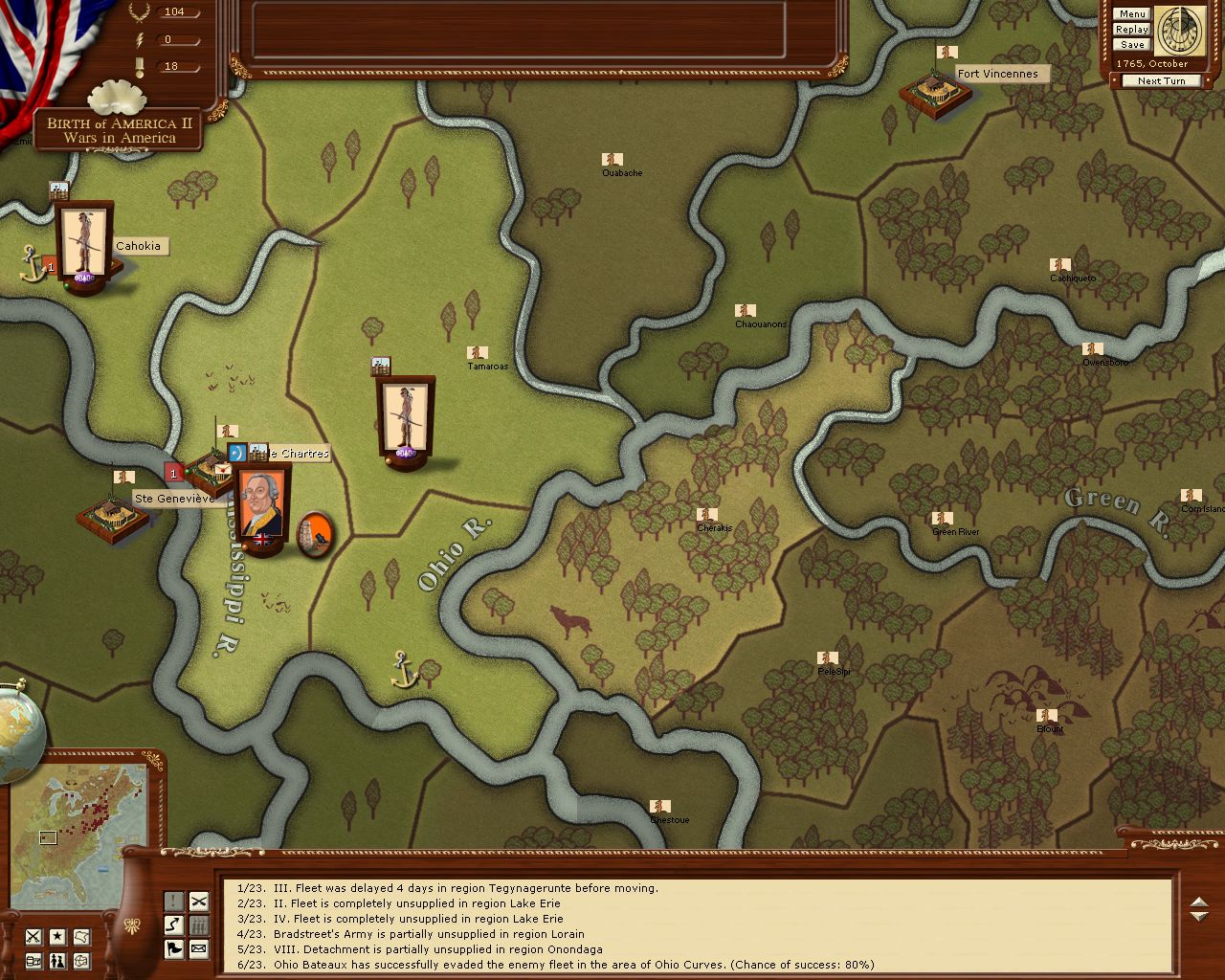Save the current game
Screen dimensions: 1225x980
click(x=1131, y=45)
